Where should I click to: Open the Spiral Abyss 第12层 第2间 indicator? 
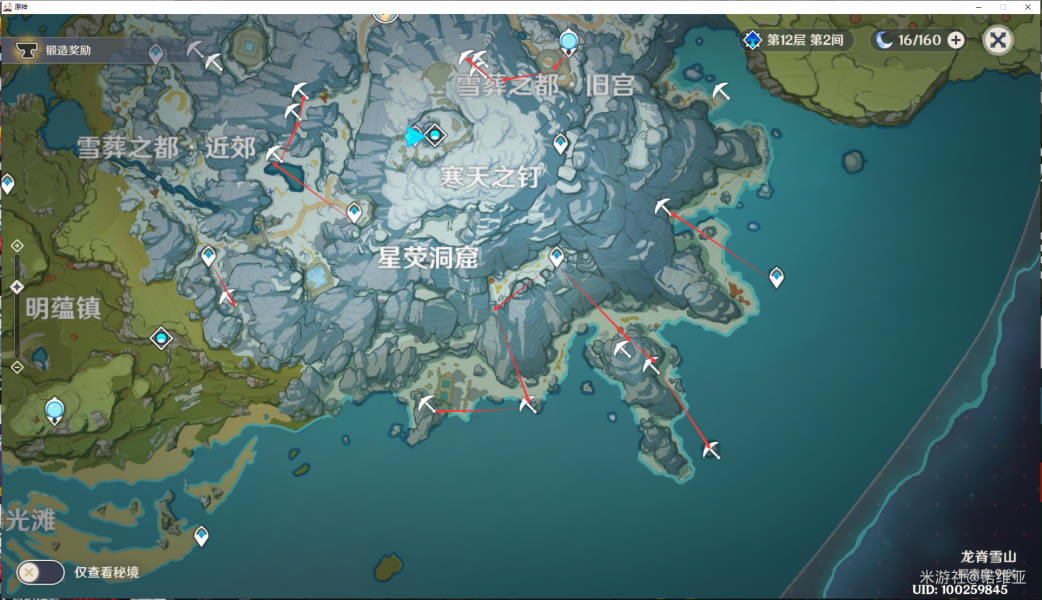click(795, 40)
